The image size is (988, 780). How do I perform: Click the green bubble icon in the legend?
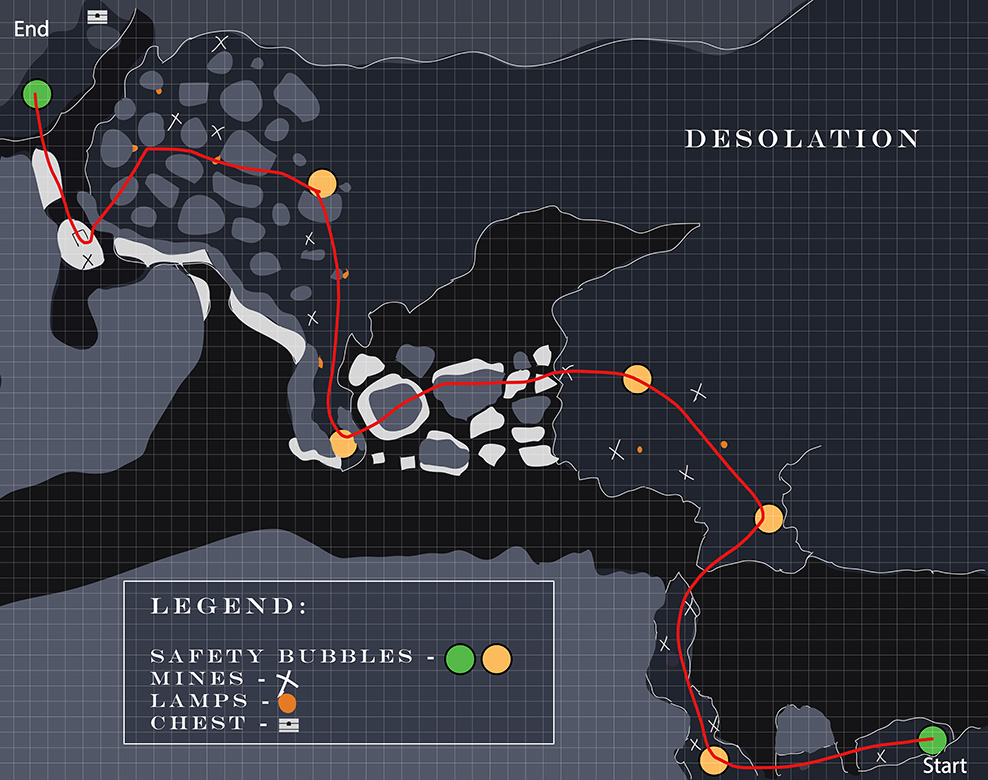(x=459, y=659)
